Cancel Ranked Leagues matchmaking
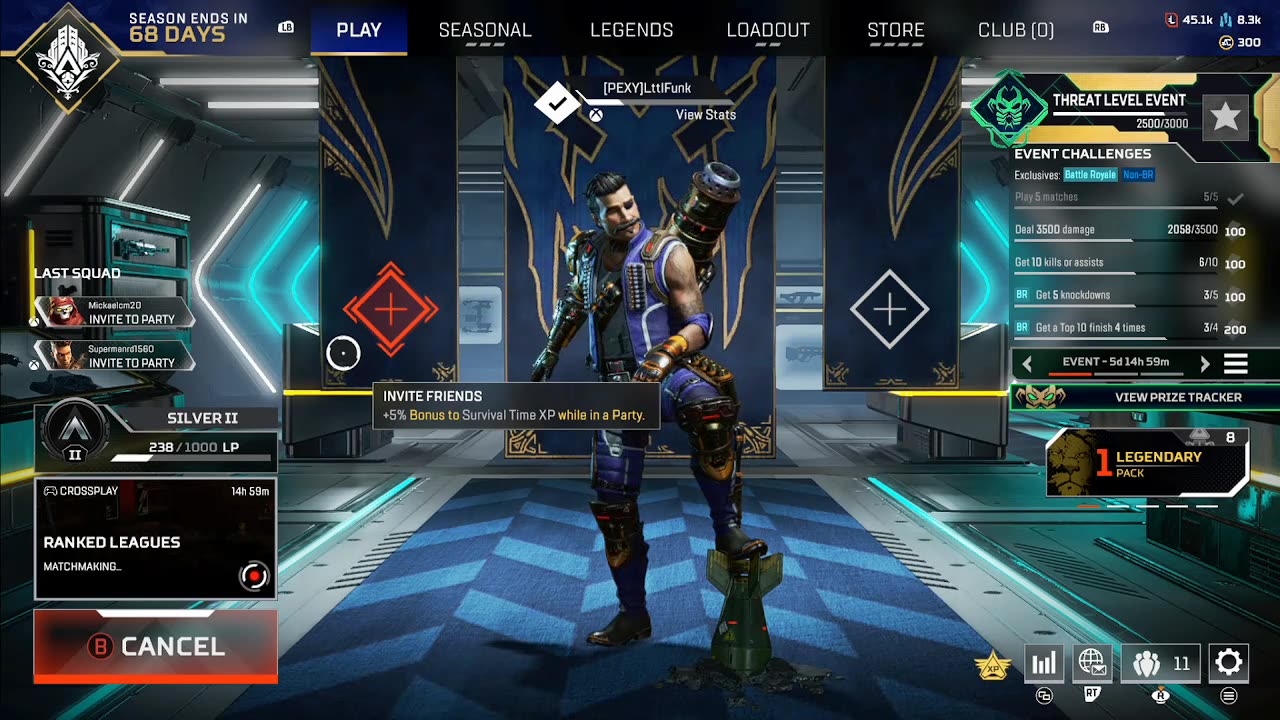 point(155,645)
